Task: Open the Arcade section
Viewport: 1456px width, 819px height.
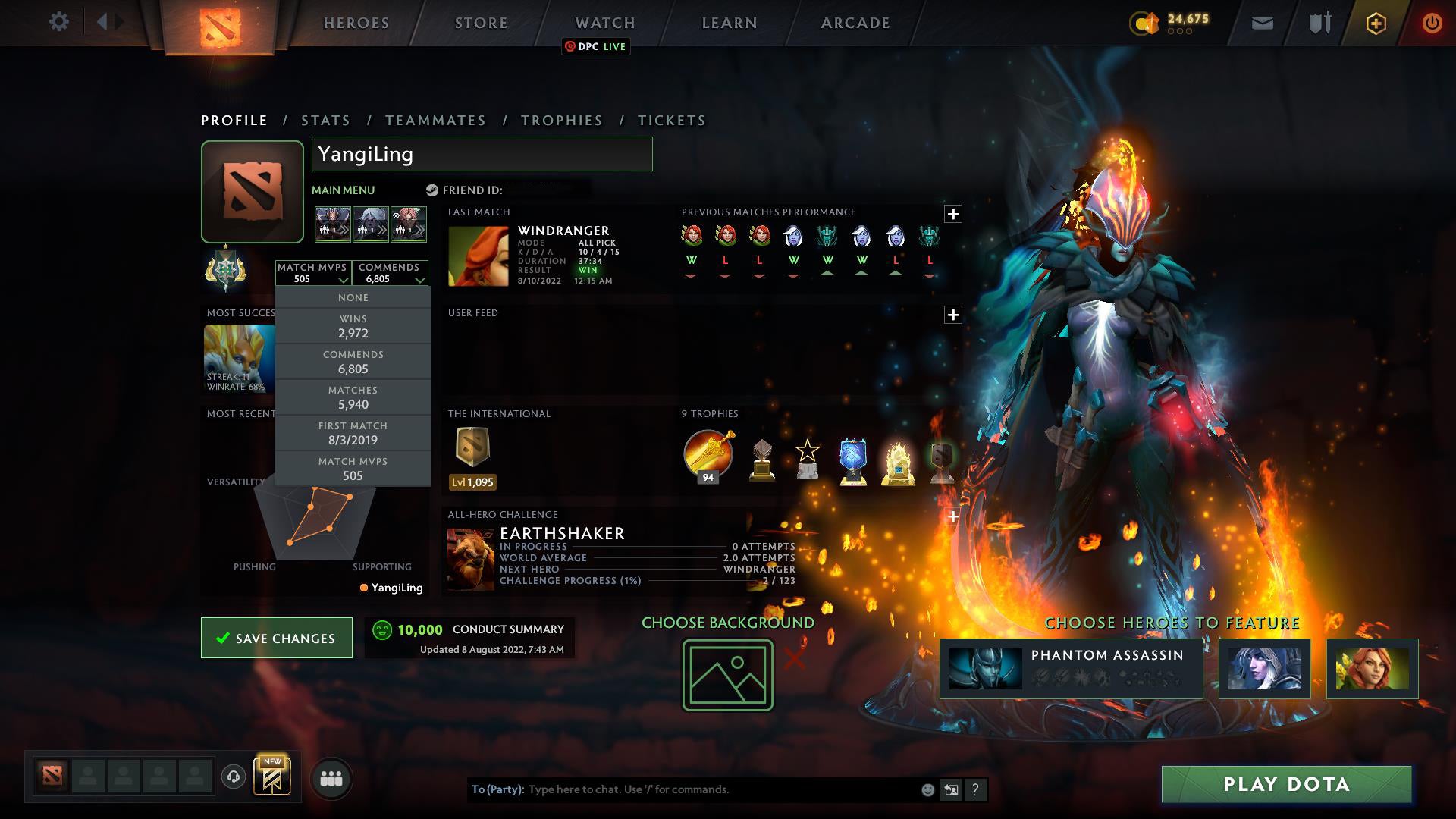Action: coord(855,23)
